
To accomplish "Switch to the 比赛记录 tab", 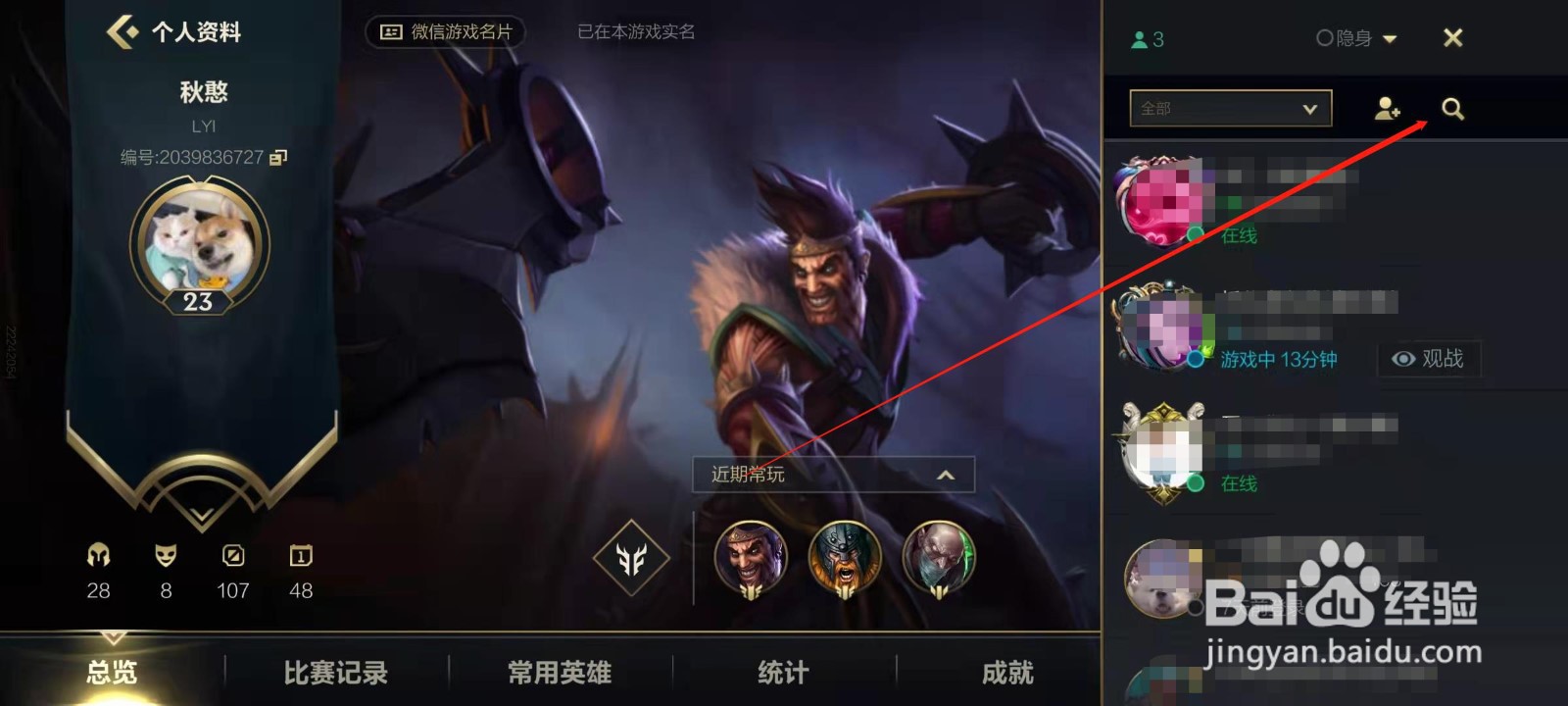I will coord(335,673).
